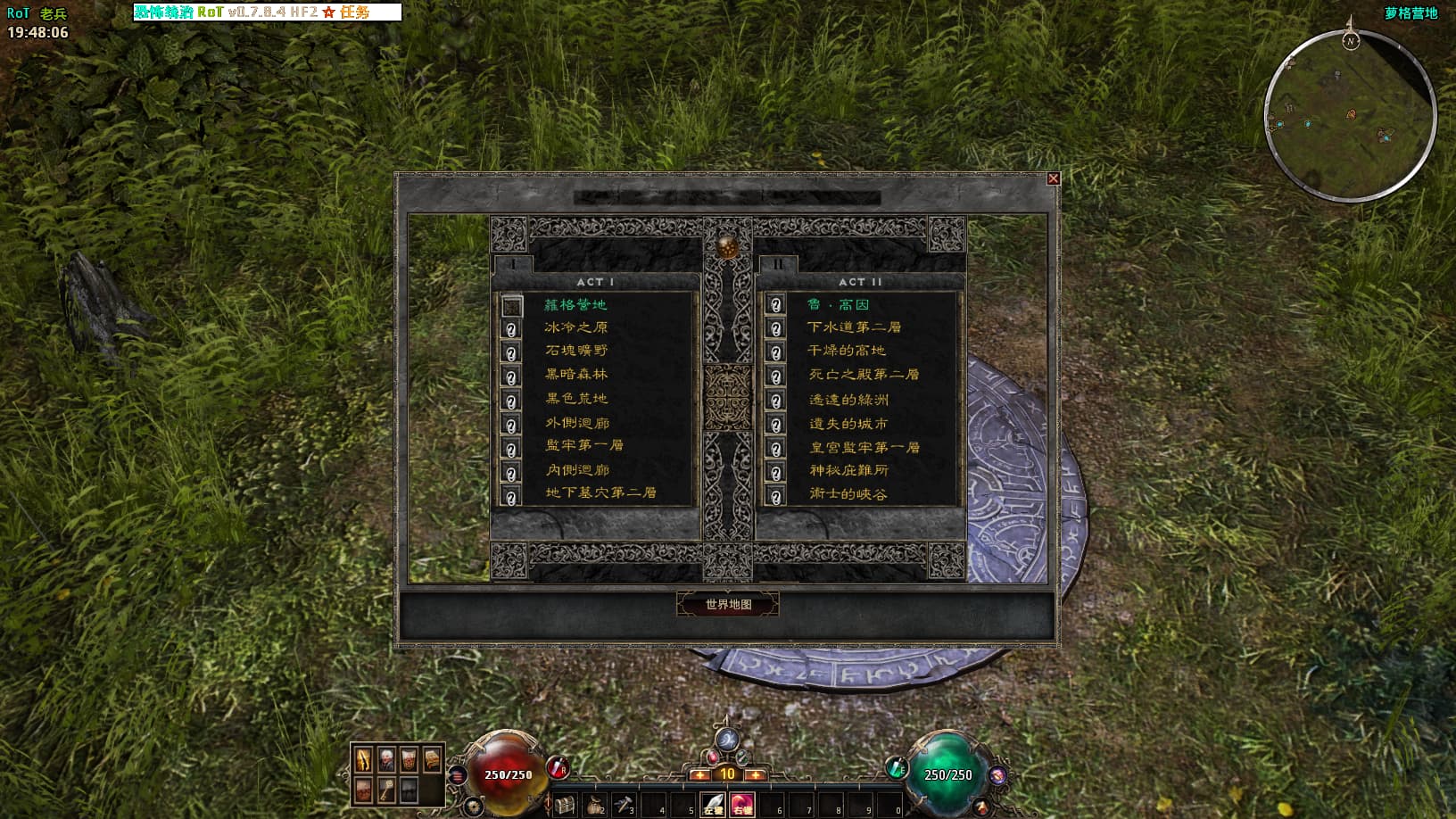Open the treasure chest hotbar slot
Viewport: 1456px width, 819px height.
(565, 805)
